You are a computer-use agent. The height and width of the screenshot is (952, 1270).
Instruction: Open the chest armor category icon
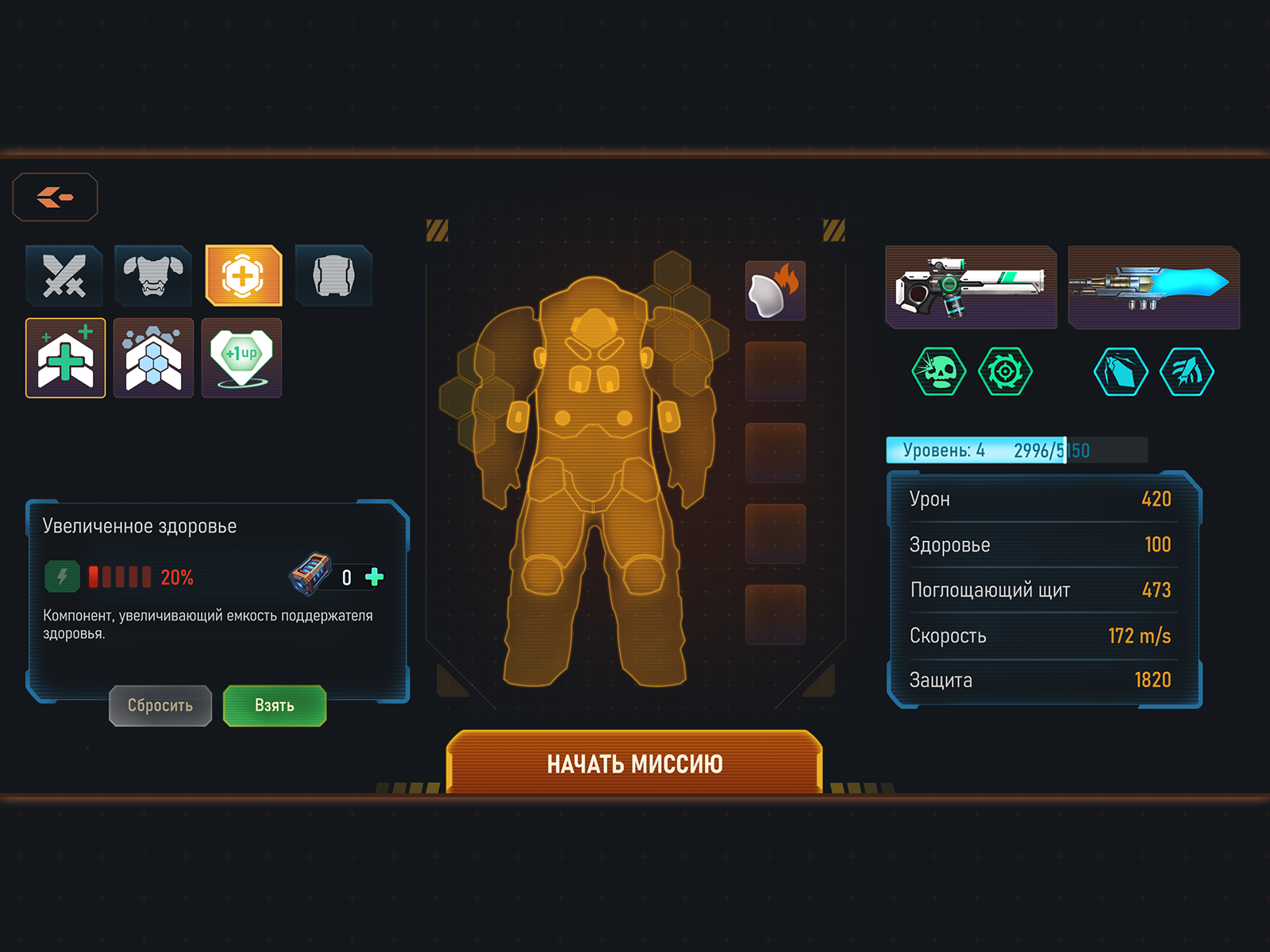(x=154, y=275)
